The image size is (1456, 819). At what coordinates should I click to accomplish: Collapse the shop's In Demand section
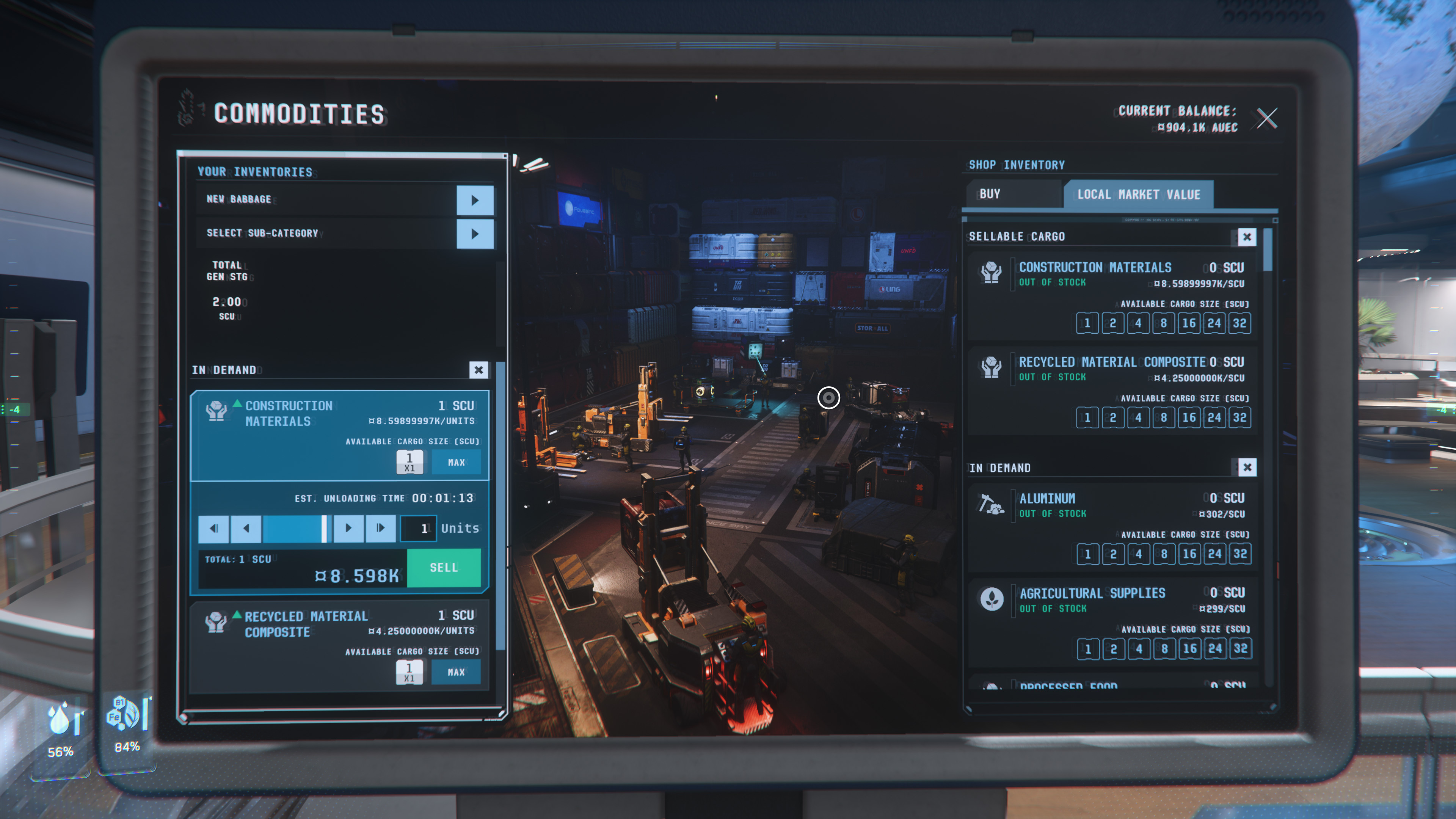[x=1247, y=468]
